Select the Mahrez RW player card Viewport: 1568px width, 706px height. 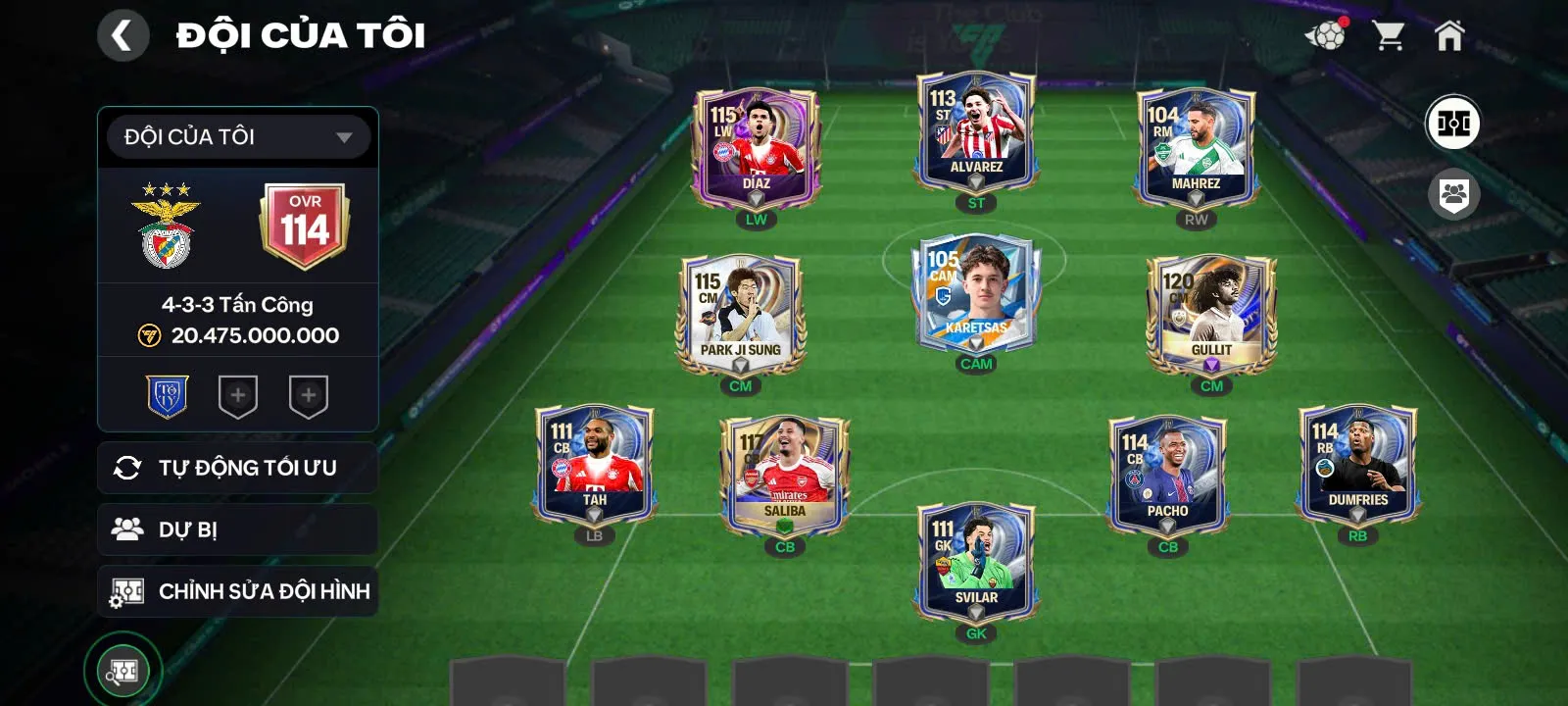(1196, 147)
